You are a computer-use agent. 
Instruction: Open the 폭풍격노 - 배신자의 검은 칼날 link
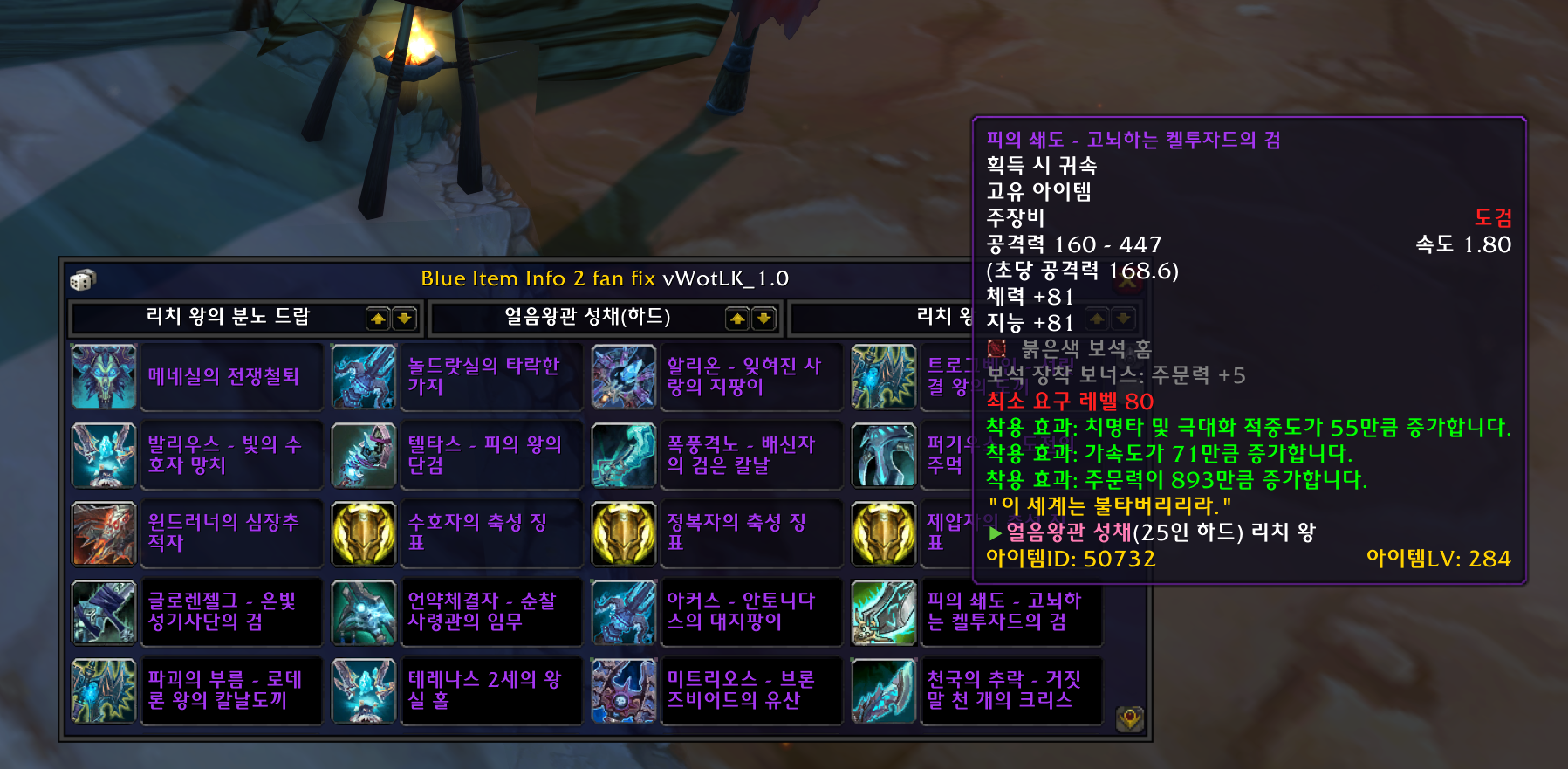[x=752, y=455]
